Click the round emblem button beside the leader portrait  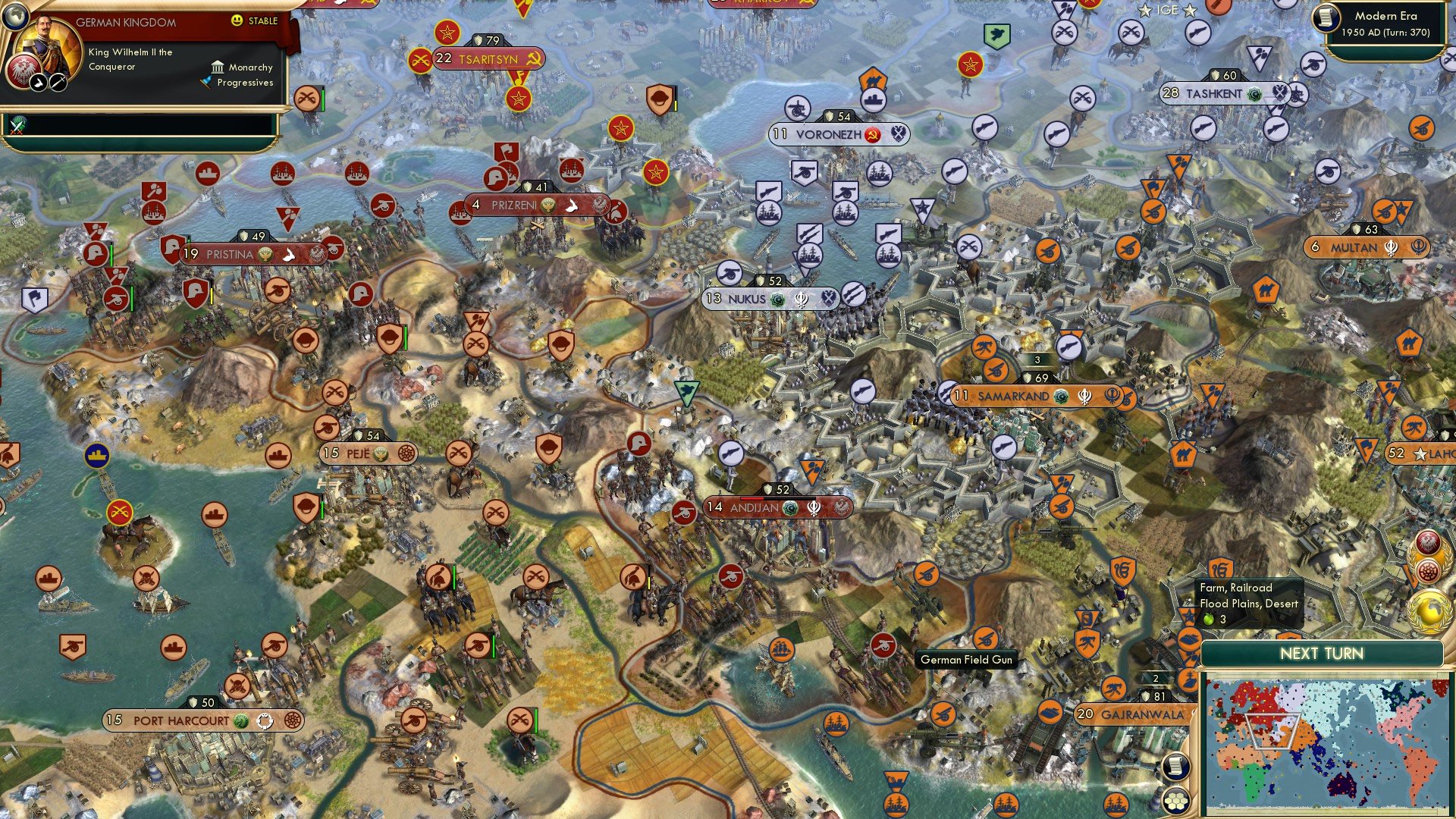coord(22,71)
